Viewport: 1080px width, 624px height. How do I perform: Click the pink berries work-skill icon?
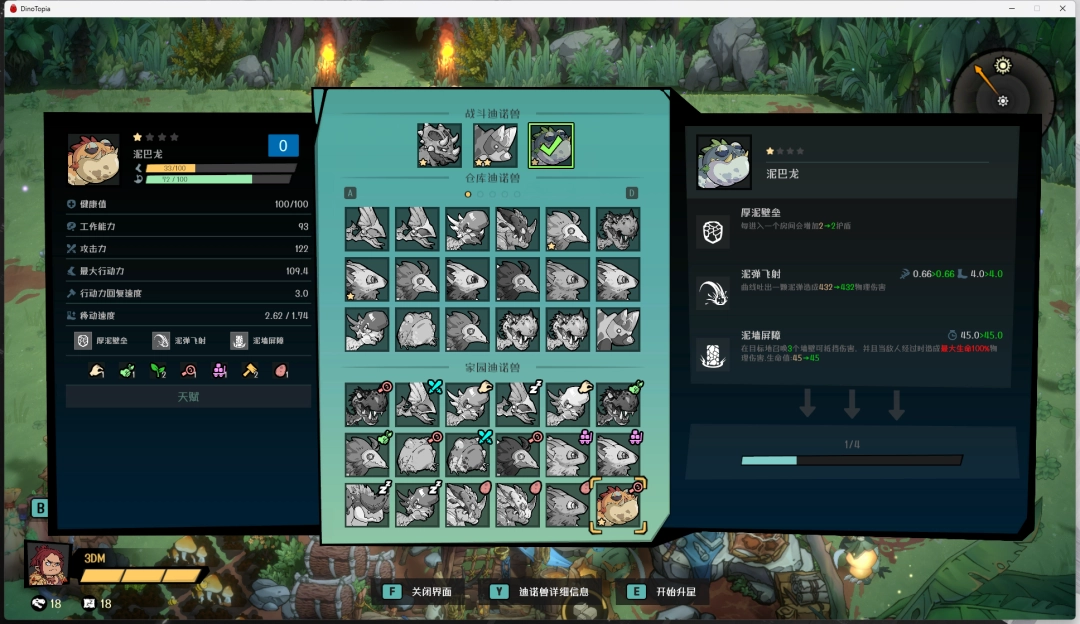click(x=219, y=371)
